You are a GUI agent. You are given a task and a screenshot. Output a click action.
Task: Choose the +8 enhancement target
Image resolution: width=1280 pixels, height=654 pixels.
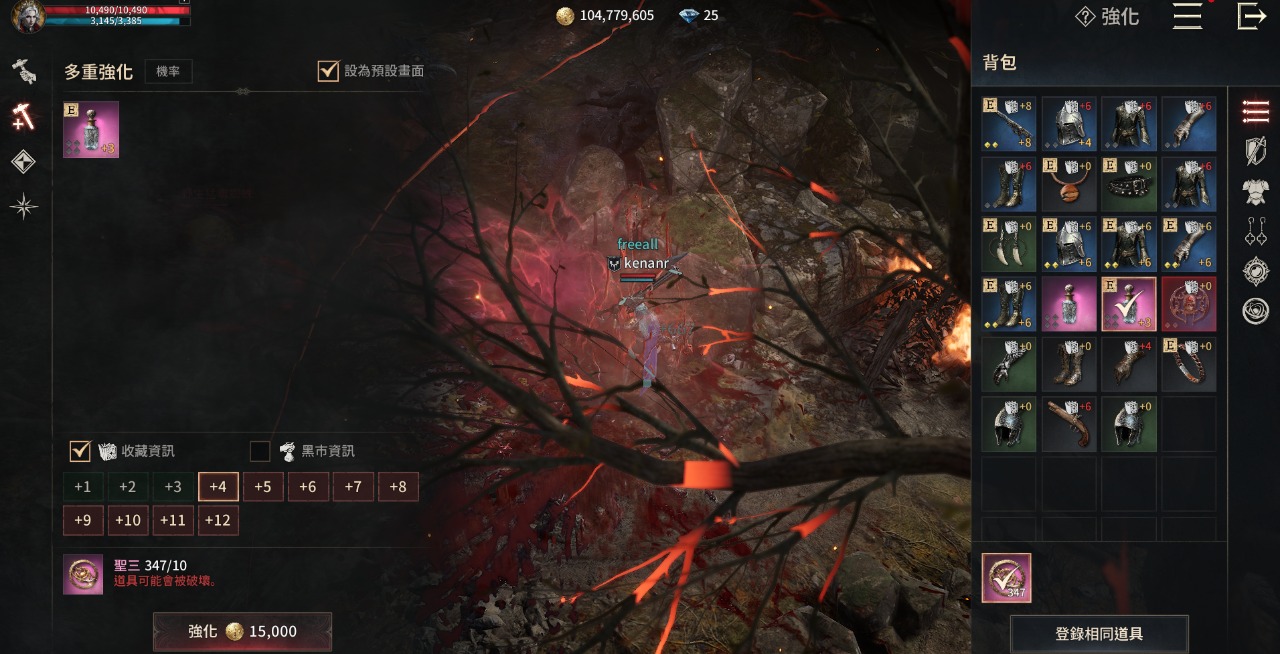398,487
